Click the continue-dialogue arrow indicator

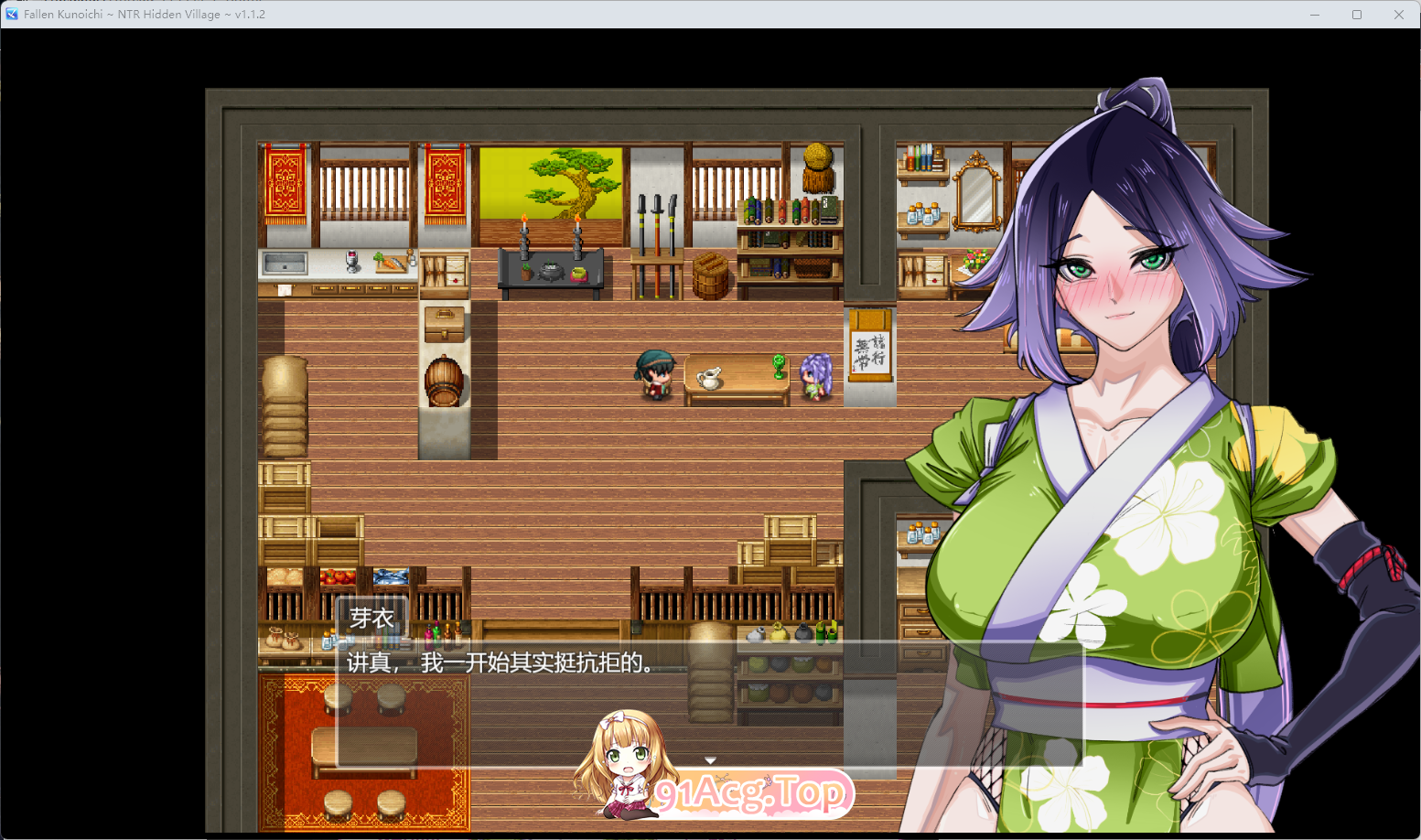tap(710, 759)
